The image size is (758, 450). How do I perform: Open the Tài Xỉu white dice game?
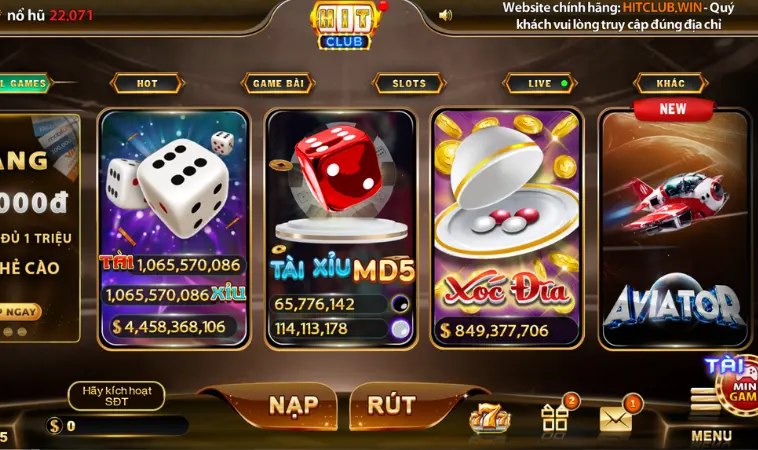(x=174, y=225)
